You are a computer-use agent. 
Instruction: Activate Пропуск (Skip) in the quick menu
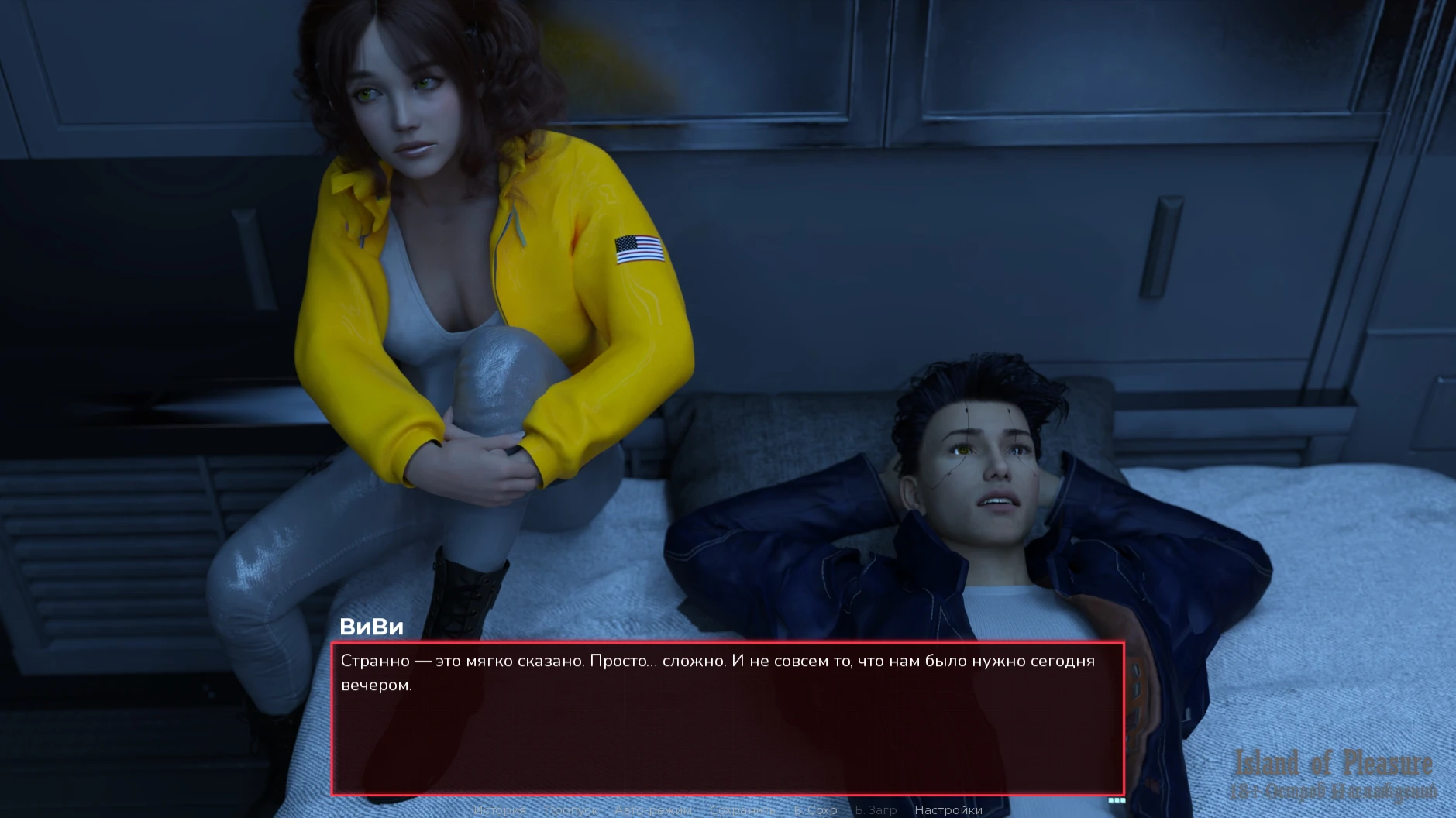(570, 810)
